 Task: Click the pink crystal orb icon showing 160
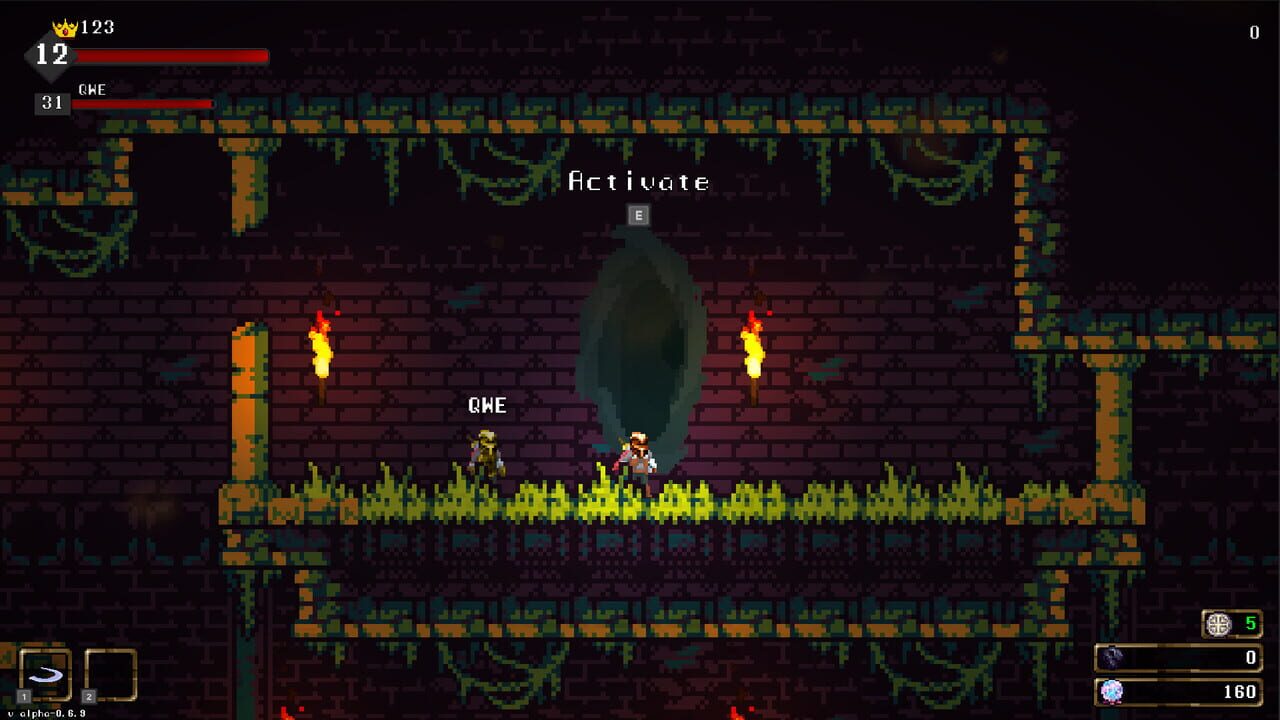pyautogui.click(x=1113, y=692)
